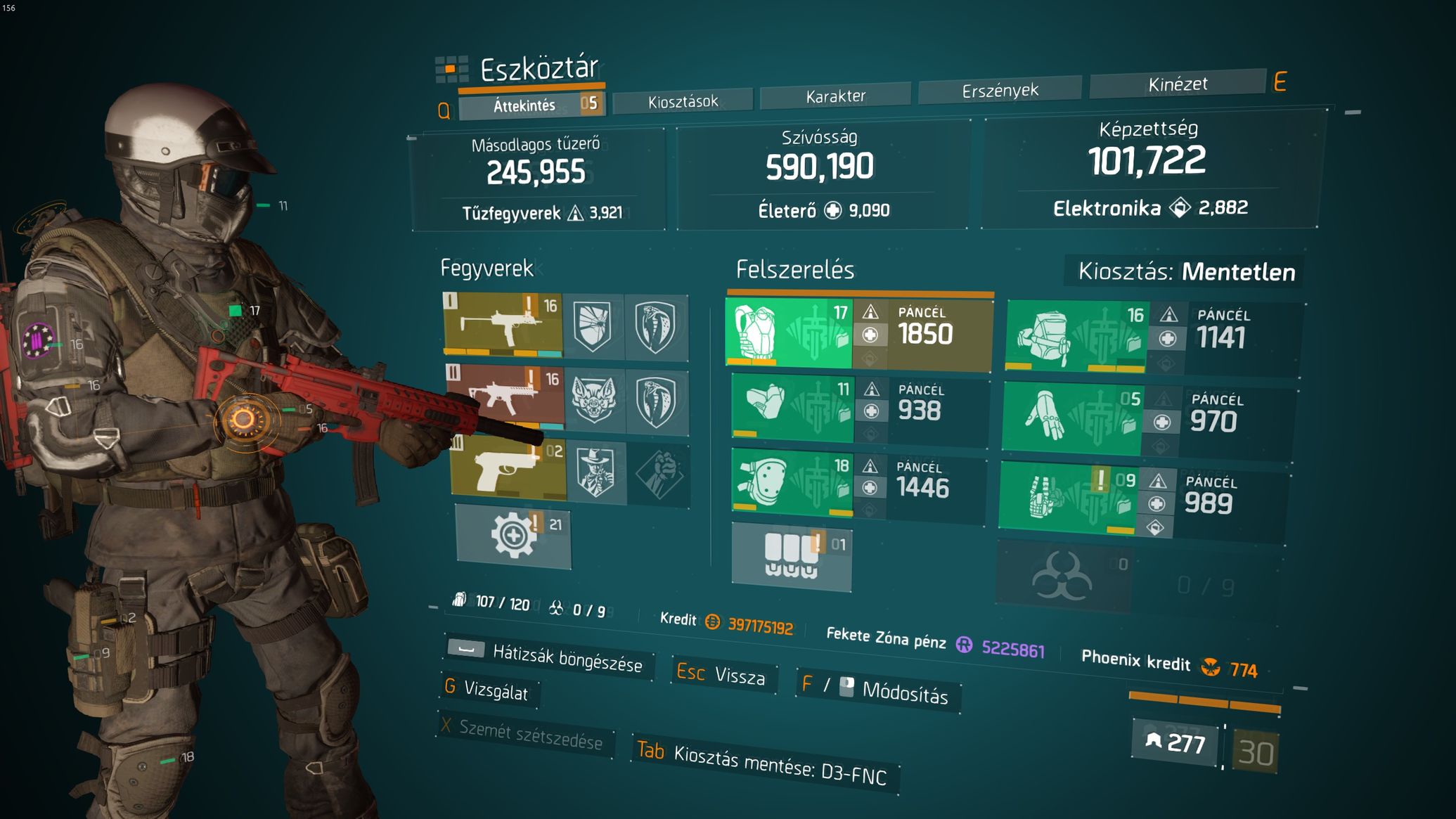Open the Kiosztások tab
The height and width of the screenshot is (819, 1456).
point(683,101)
